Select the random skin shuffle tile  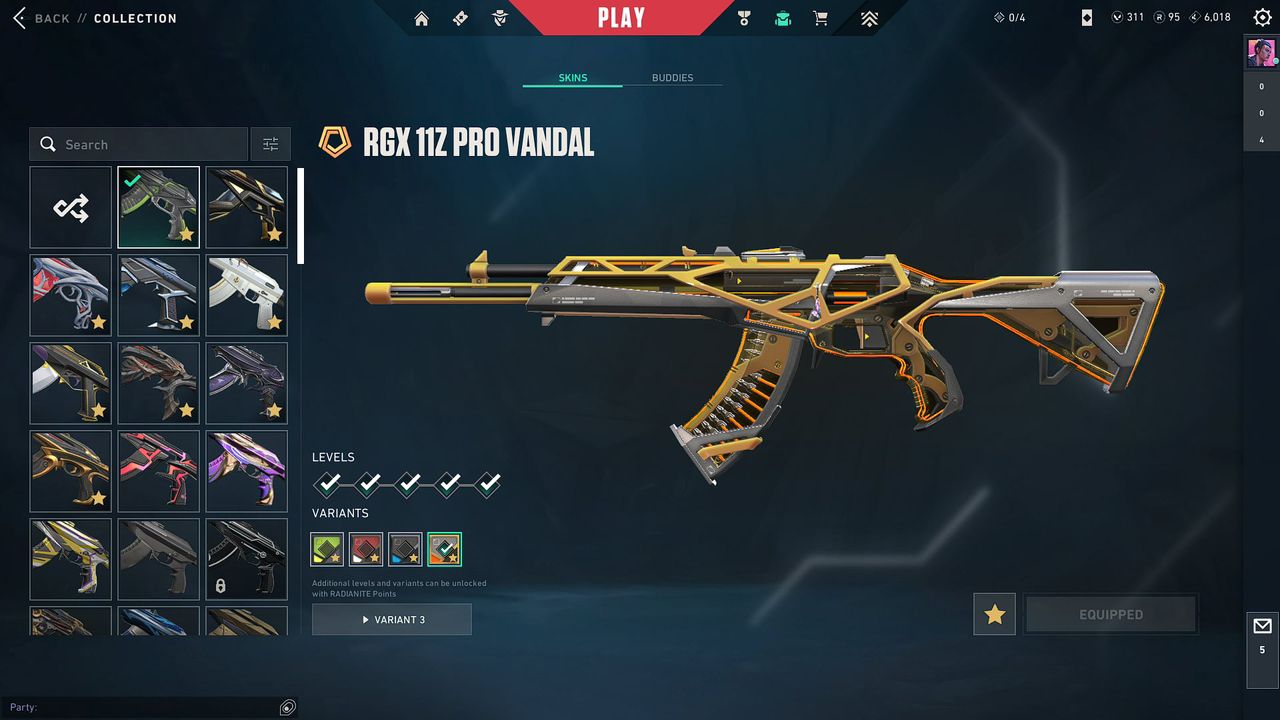[x=70, y=207]
